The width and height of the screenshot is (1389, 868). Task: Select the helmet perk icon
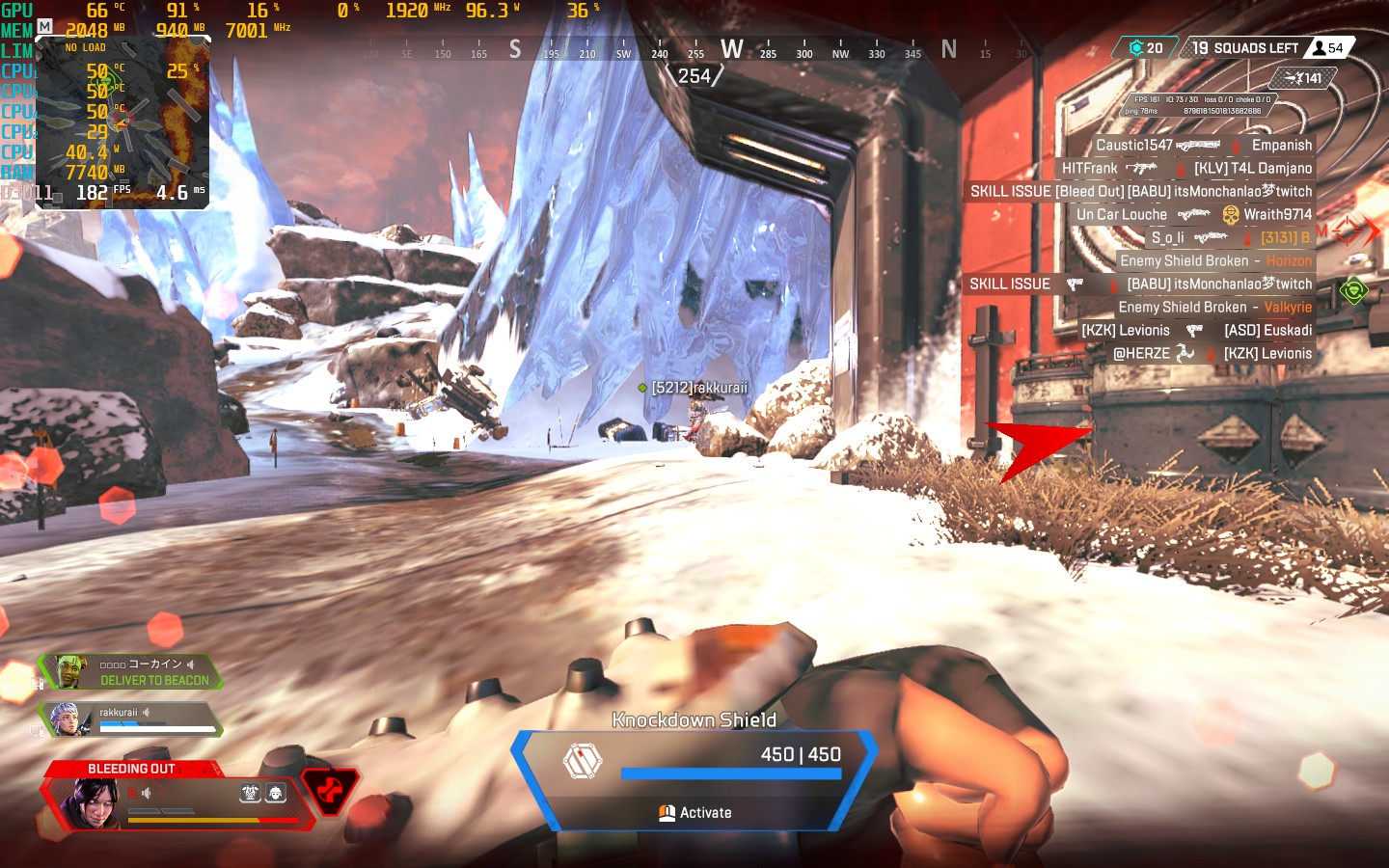[276, 794]
